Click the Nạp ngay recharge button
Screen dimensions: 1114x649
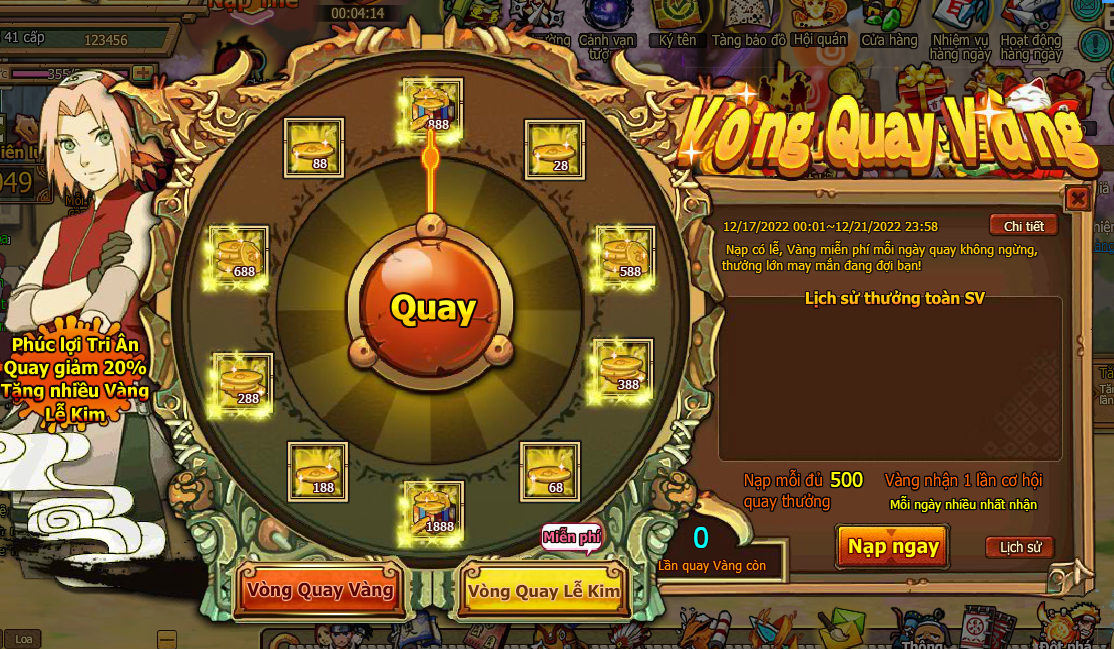pyautogui.click(x=893, y=546)
